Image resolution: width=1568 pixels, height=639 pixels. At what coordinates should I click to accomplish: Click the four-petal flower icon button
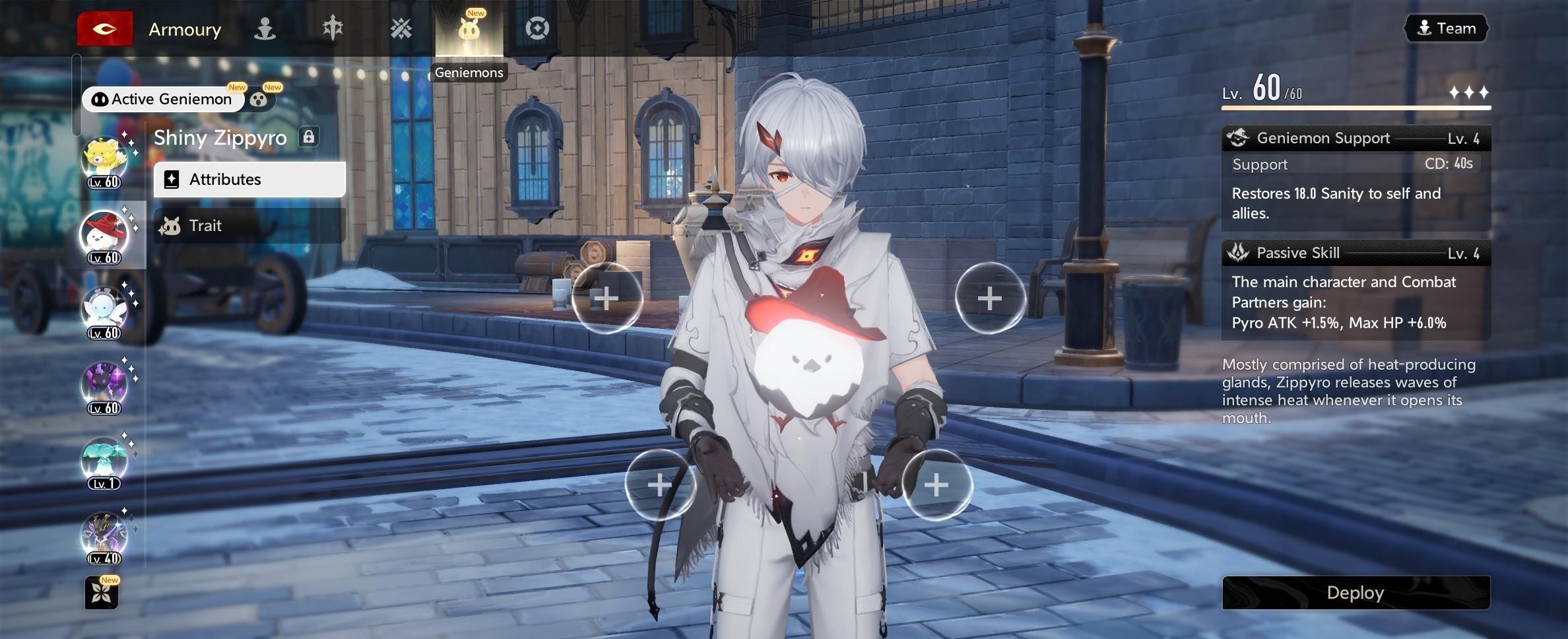[x=102, y=593]
